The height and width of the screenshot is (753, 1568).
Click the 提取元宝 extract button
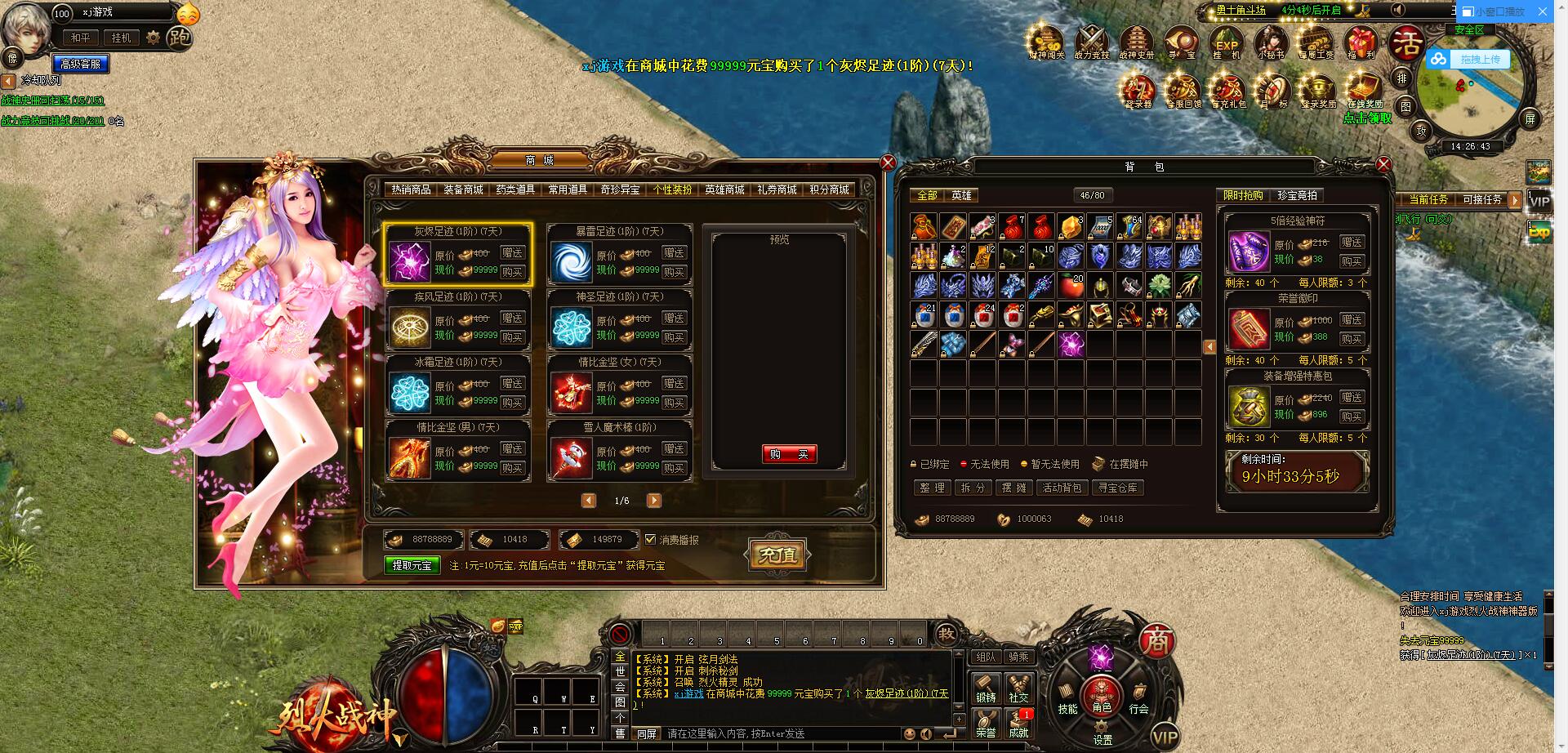pyautogui.click(x=412, y=564)
